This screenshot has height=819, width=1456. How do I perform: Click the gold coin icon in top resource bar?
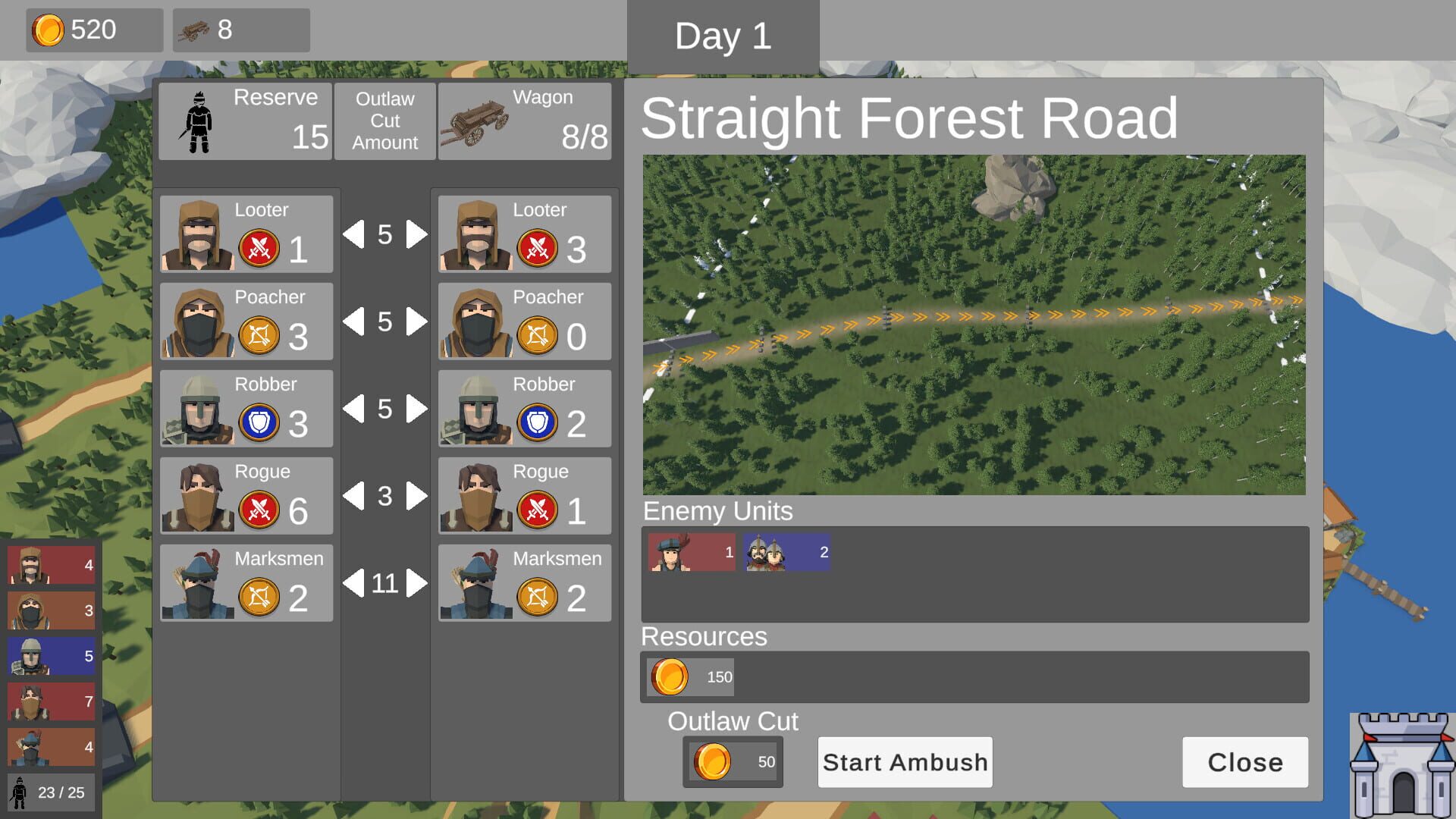(x=49, y=30)
